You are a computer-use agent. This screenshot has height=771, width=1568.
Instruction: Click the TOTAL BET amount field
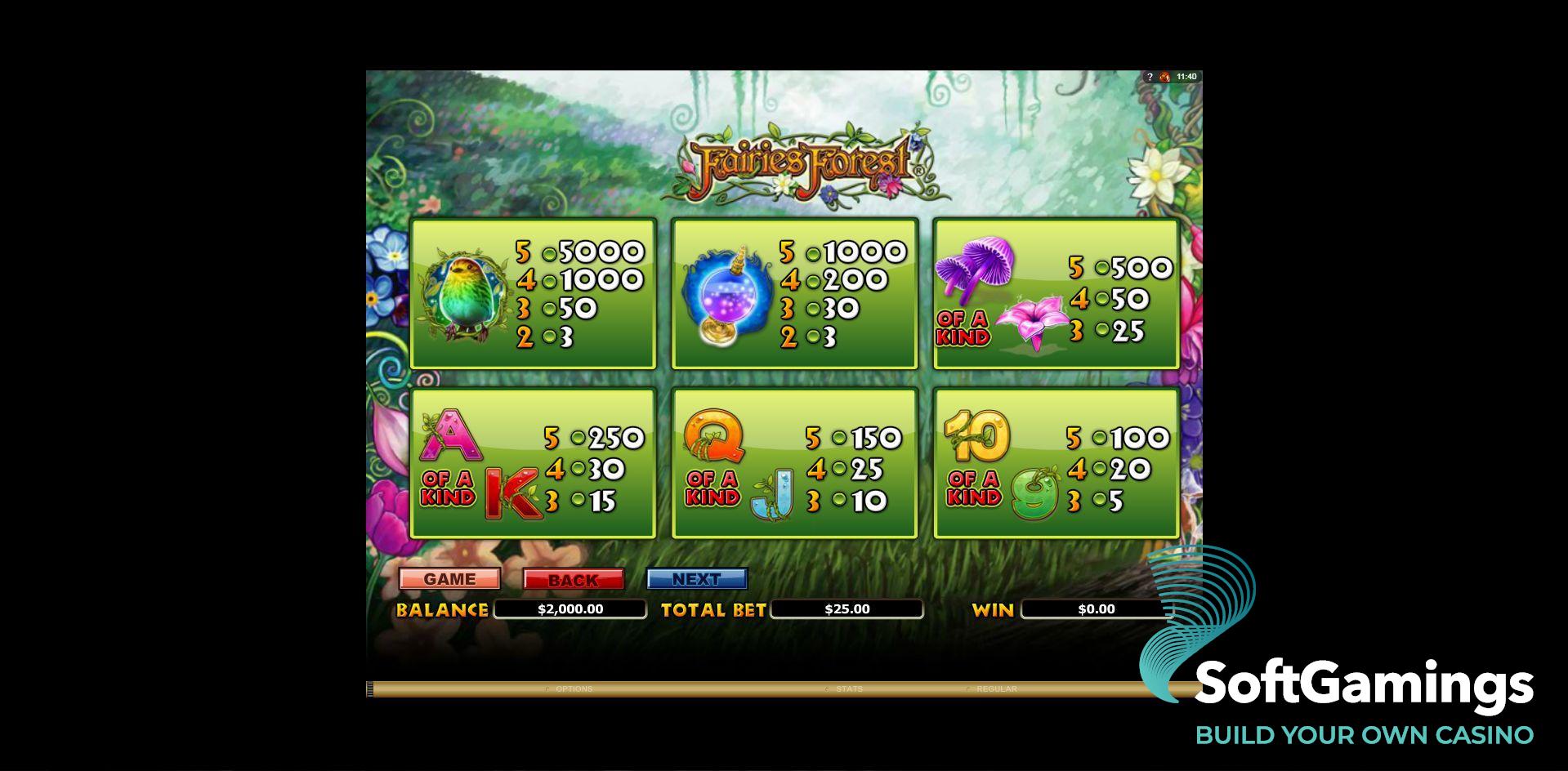pyautogui.click(x=850, y=608)
